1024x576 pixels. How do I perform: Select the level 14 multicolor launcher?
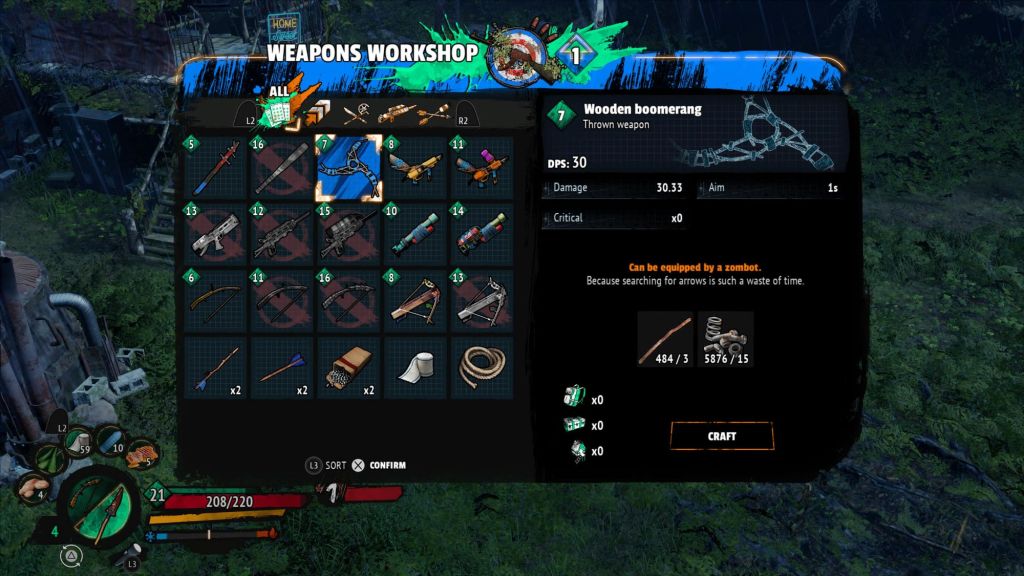481,235
